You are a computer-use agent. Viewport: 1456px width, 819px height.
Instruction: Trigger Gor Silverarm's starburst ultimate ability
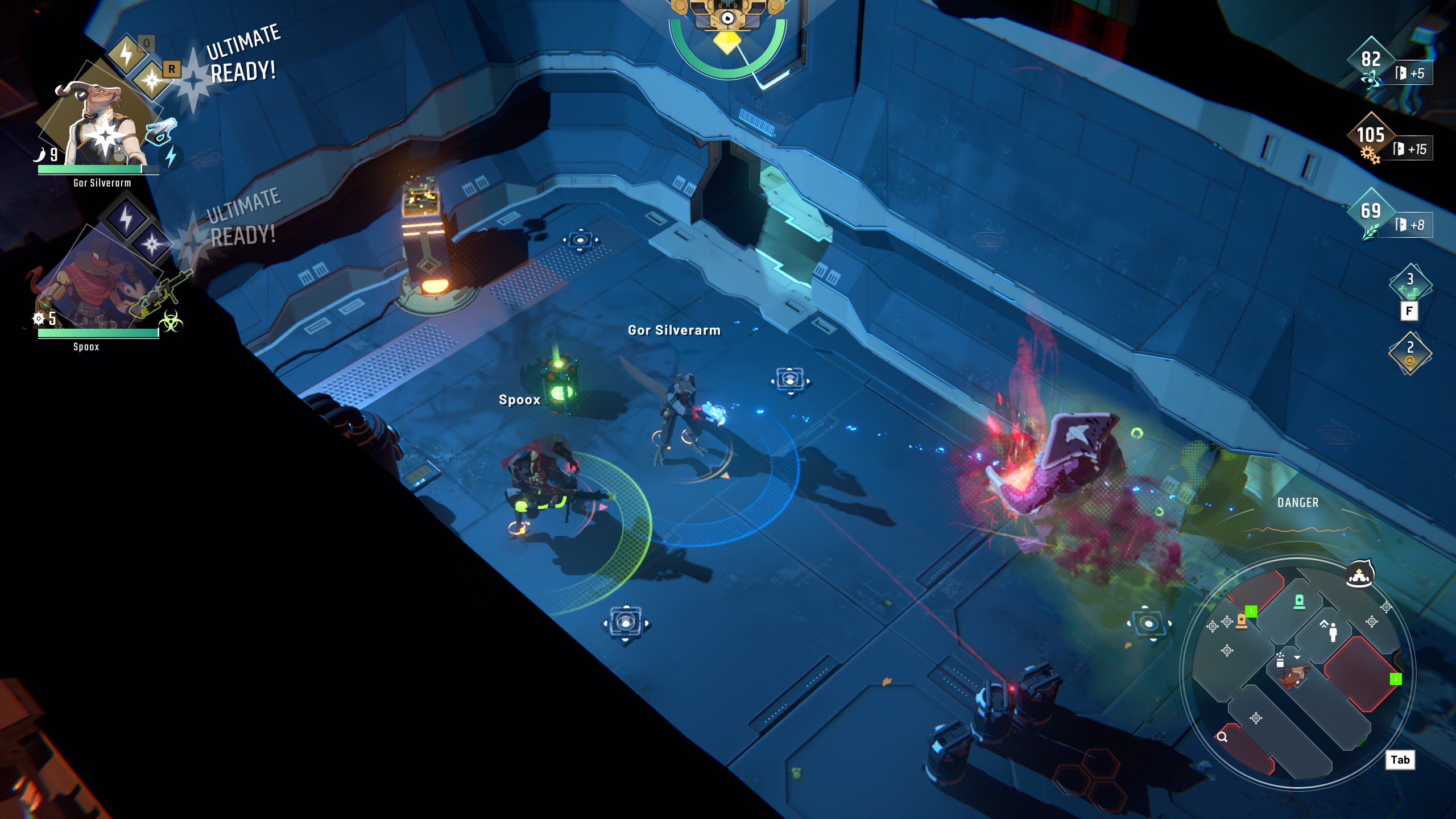[x=152, y=80]
